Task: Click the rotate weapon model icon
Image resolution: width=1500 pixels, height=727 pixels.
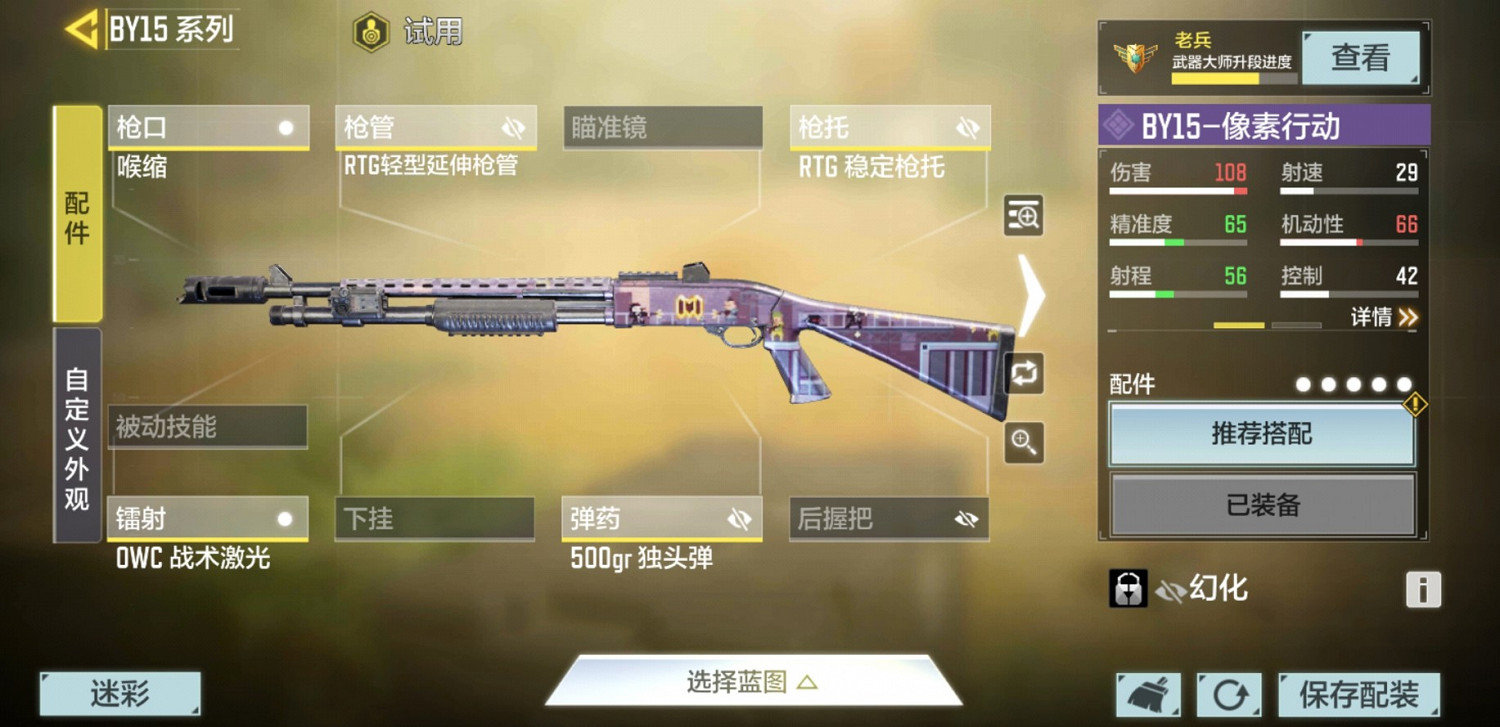Action: pos(1022,373)
